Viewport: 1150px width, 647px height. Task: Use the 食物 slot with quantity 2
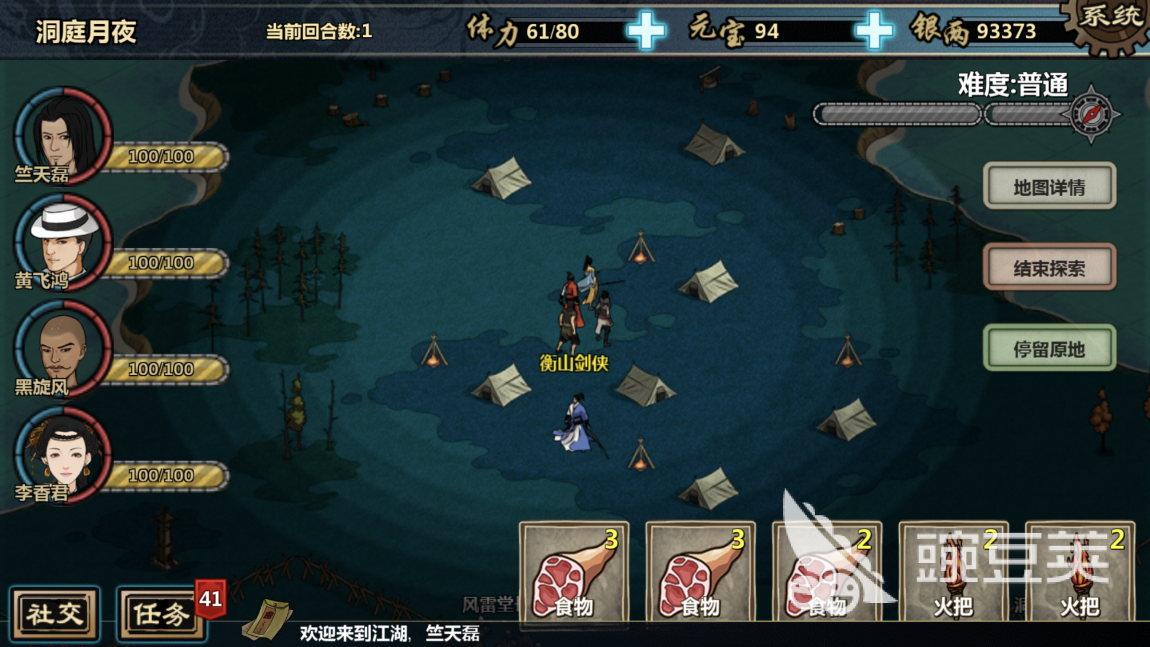click(x=826, y=571)
